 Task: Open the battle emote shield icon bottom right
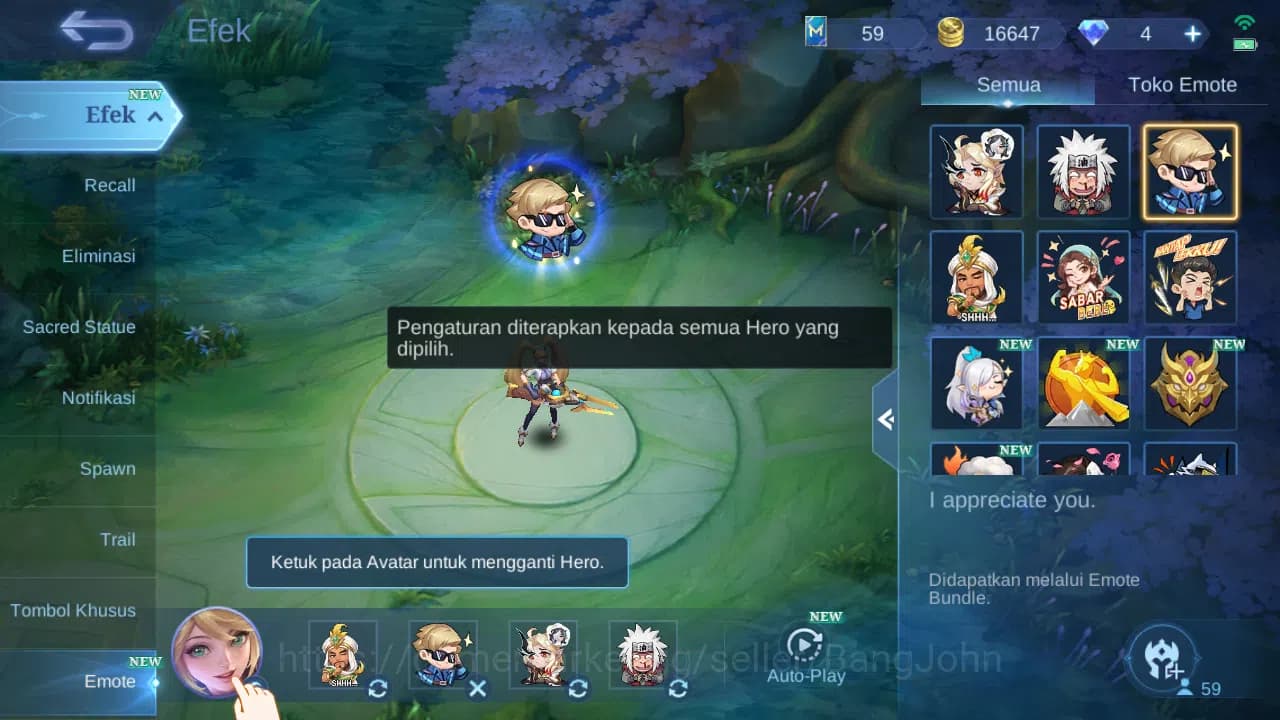click(1163, 658)
